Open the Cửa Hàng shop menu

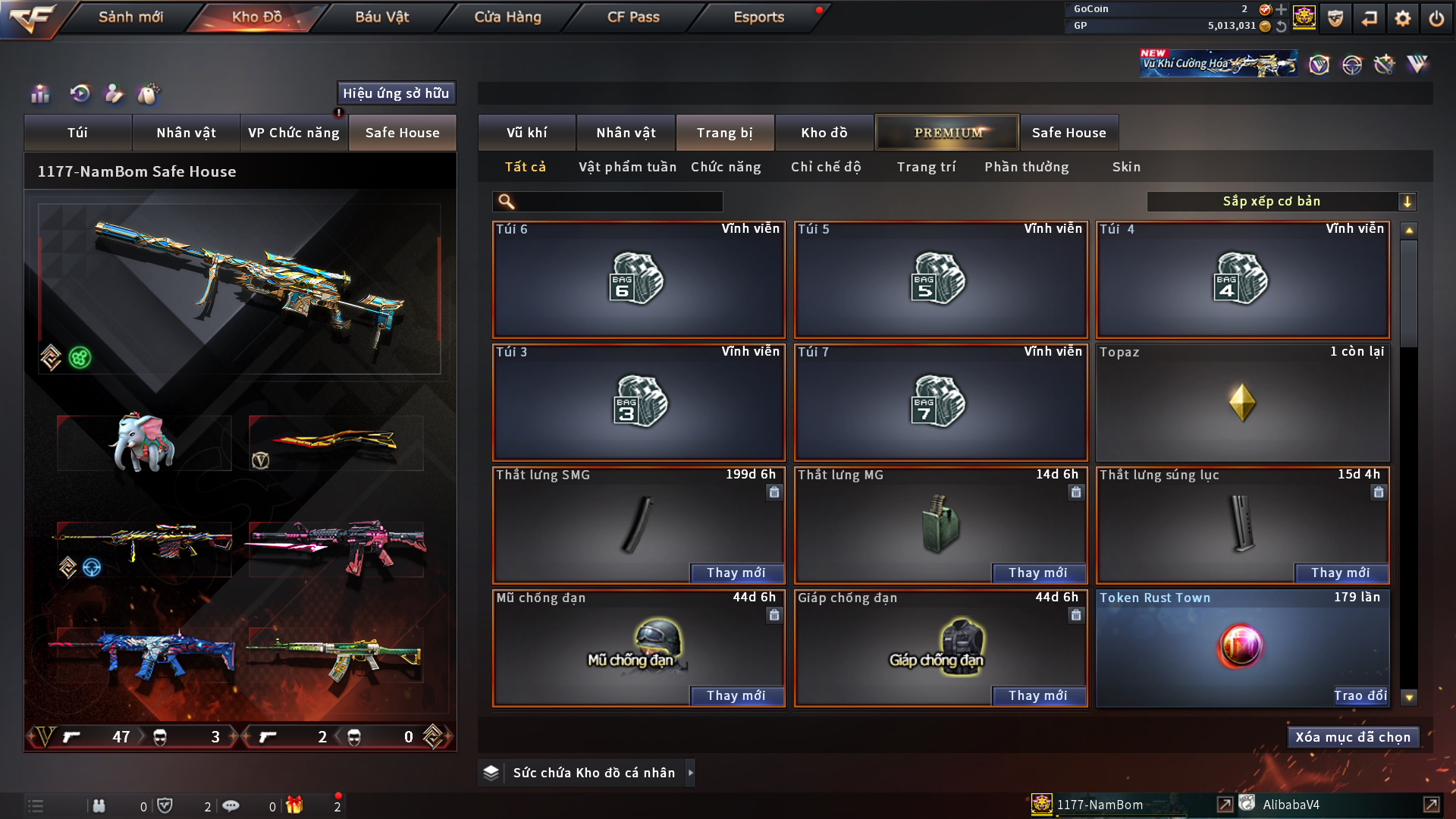tap(507, 17)
